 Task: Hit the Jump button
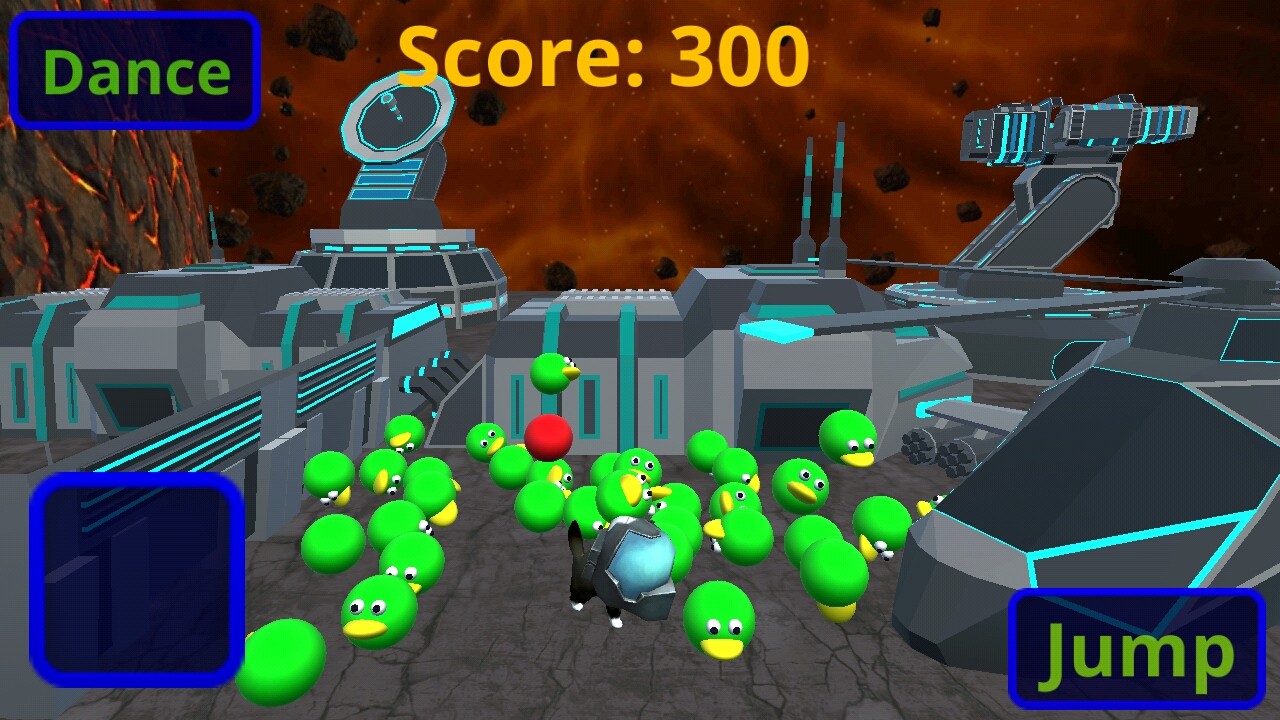(1137, 649)
